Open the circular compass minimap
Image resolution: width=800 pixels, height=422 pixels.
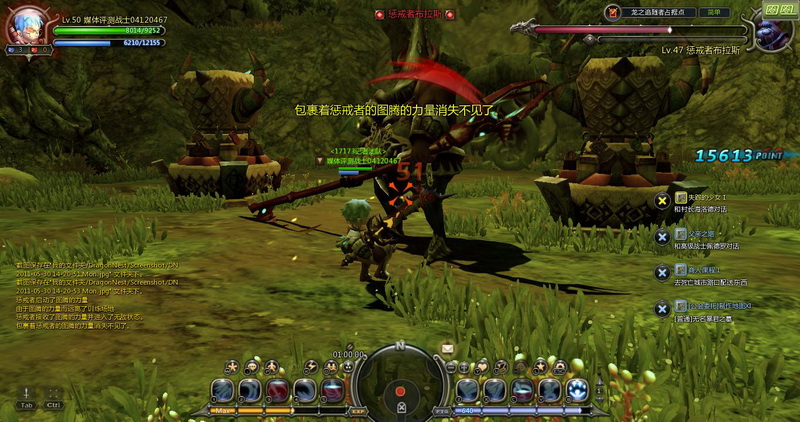click(x=399, y=386)
